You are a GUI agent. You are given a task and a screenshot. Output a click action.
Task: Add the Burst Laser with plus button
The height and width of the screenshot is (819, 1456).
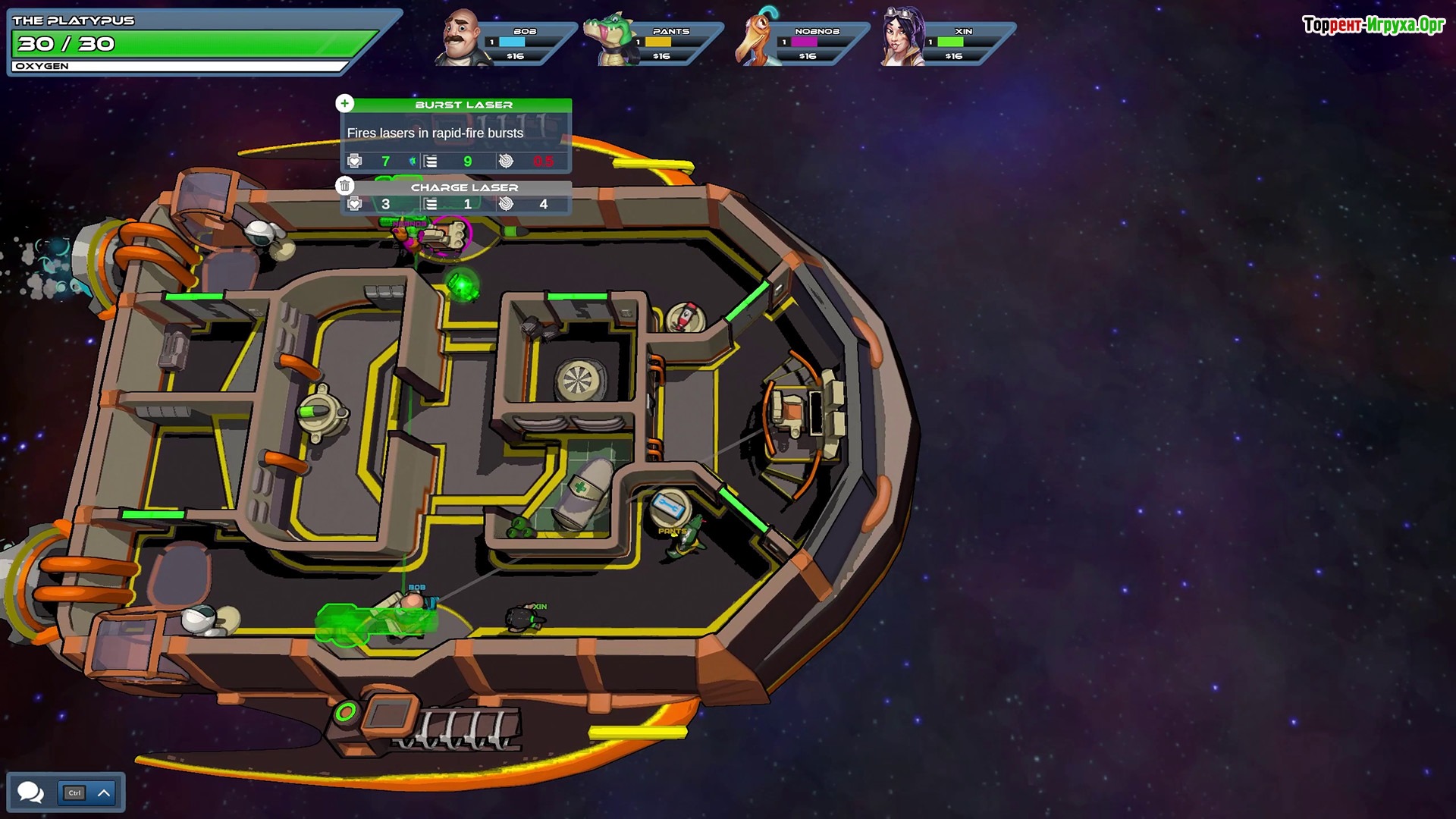click(x=345, y=103)
